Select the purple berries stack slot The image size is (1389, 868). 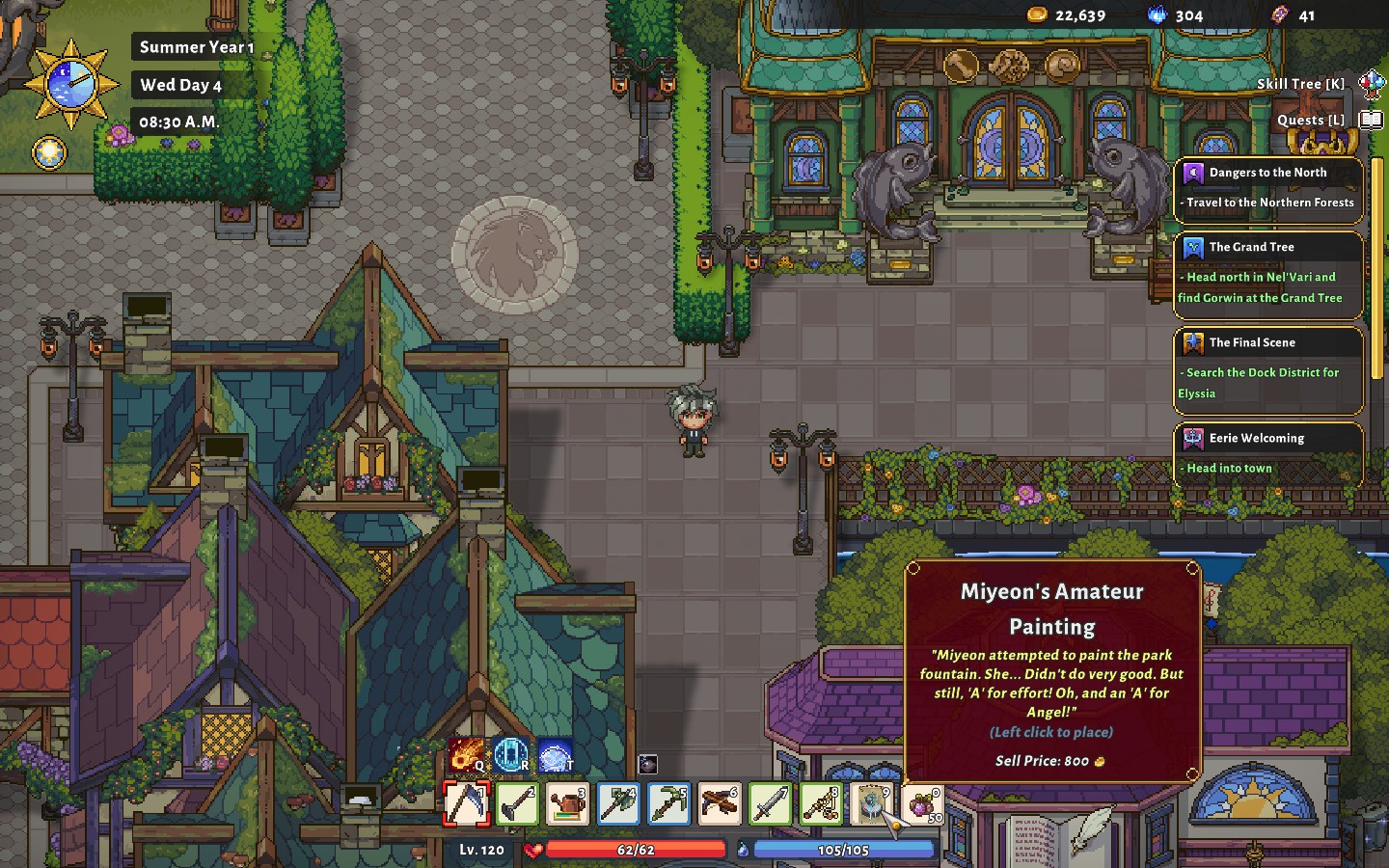coord(922,802)
